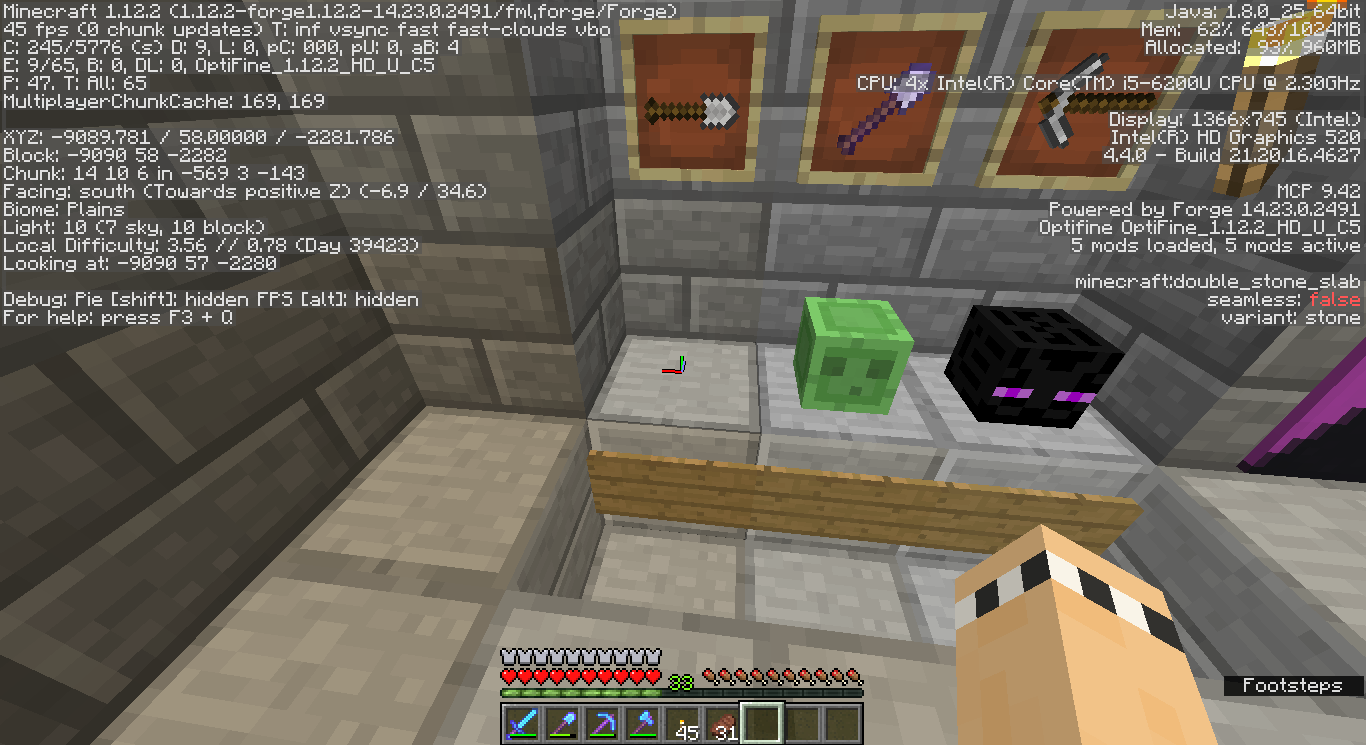Select the diamond sword hotbar slot
Screen dimensions: 1366x745
pos(522,722)
